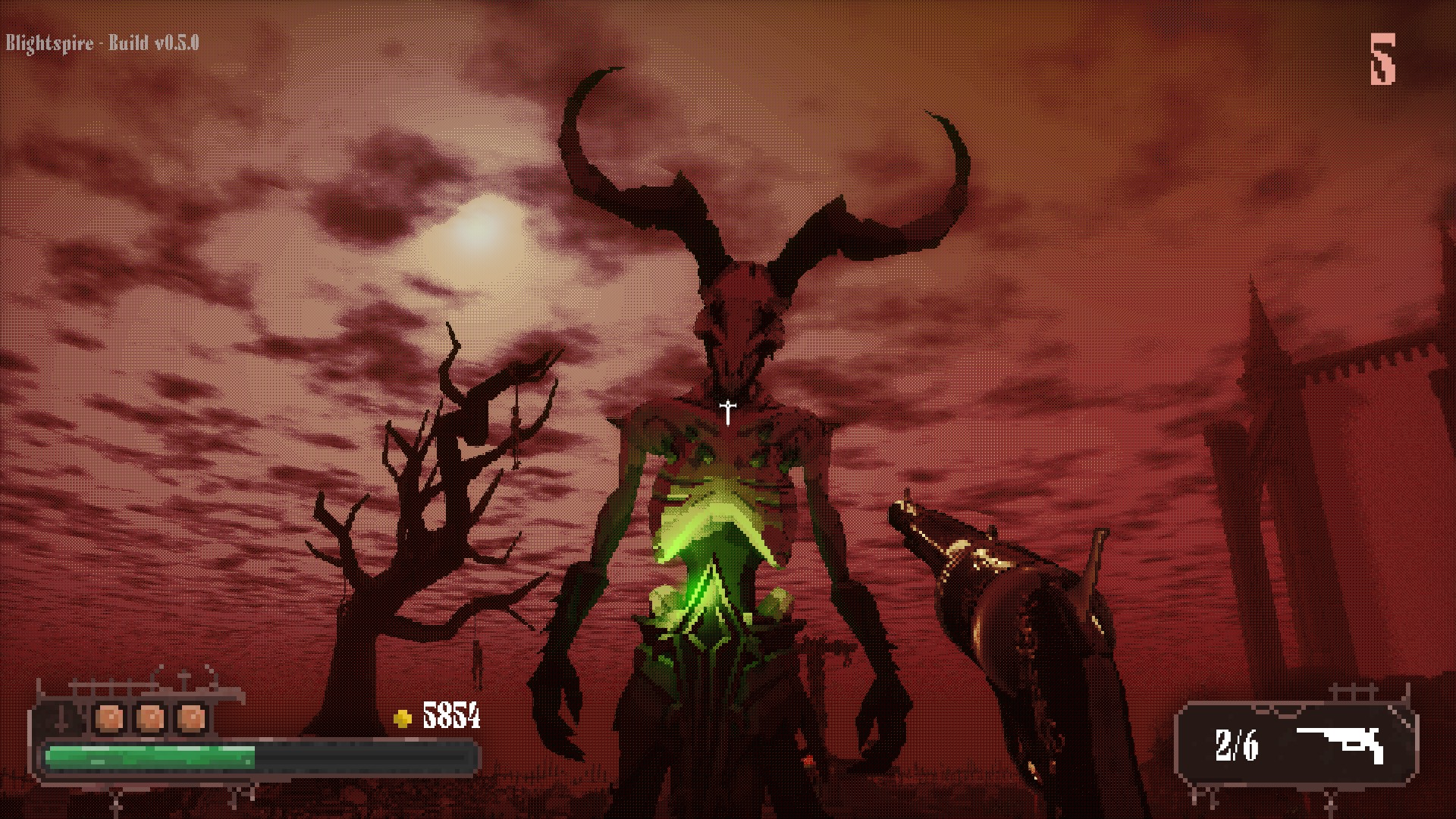Select the third potion slot
This screenshot has height=819, width=1456.
tap(192, 718)
